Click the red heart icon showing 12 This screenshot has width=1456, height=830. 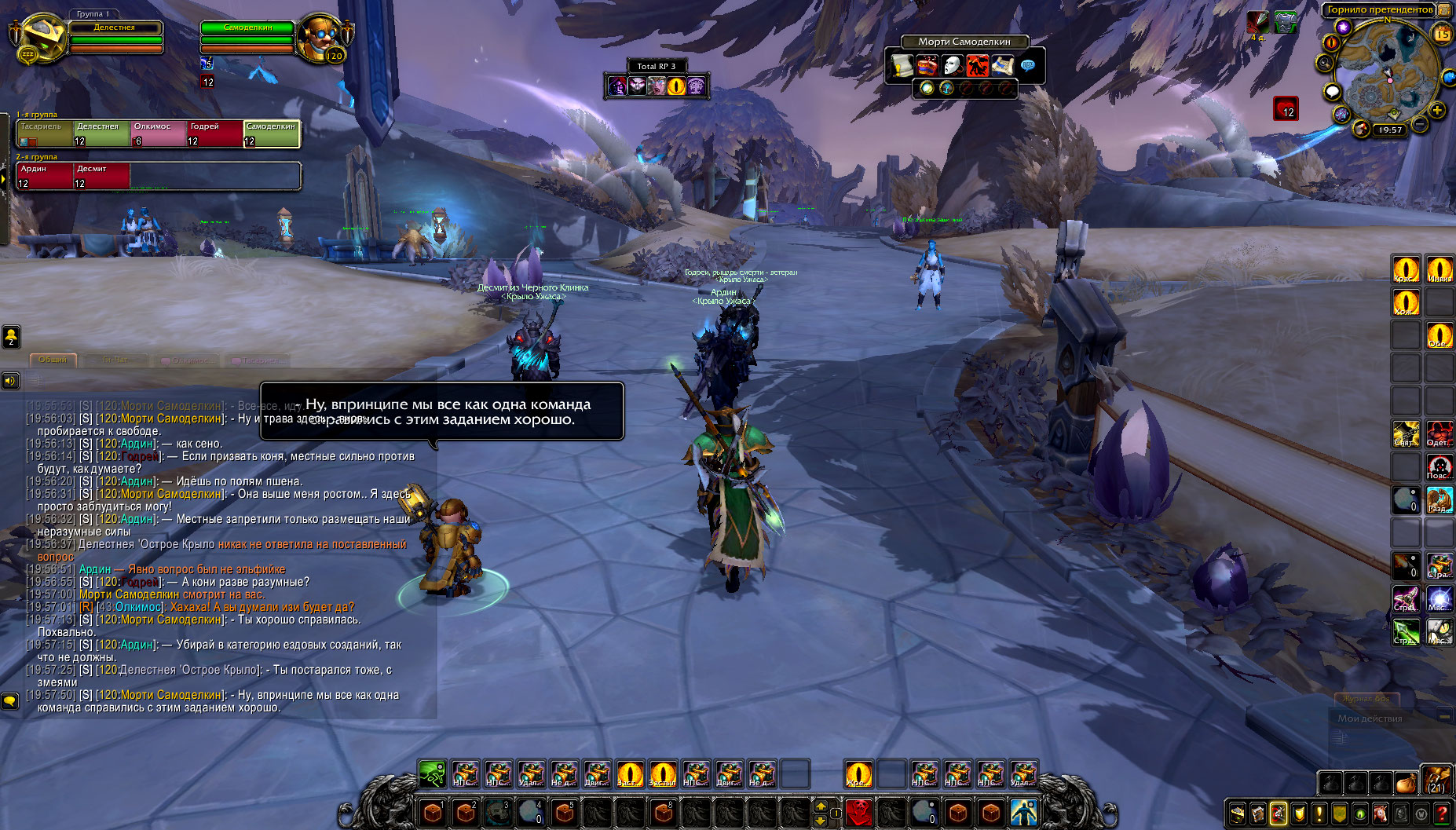pyautogui.click(x=1286, y=108)
